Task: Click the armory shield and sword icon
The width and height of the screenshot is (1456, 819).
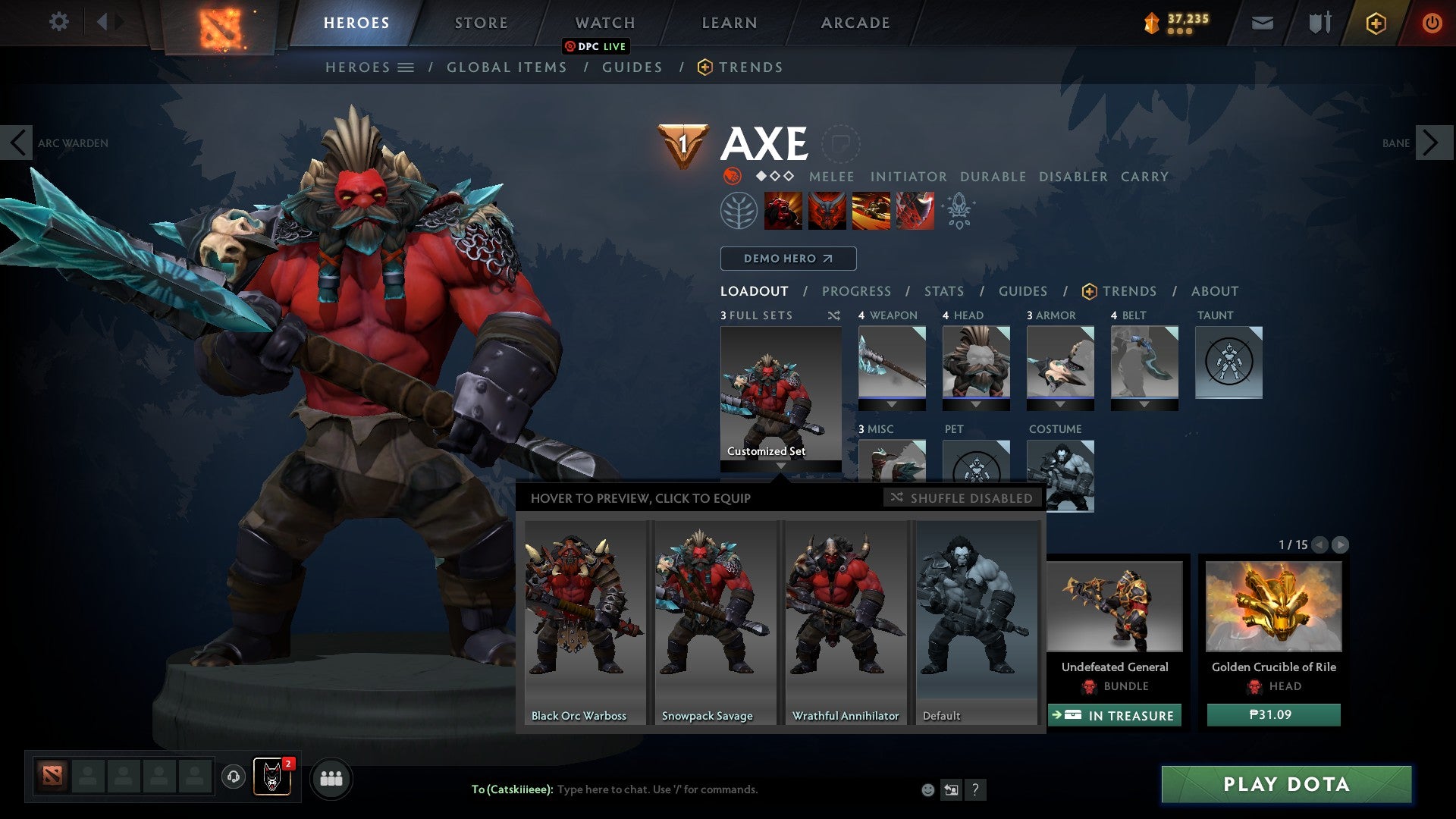Action: pos(1319,23)
